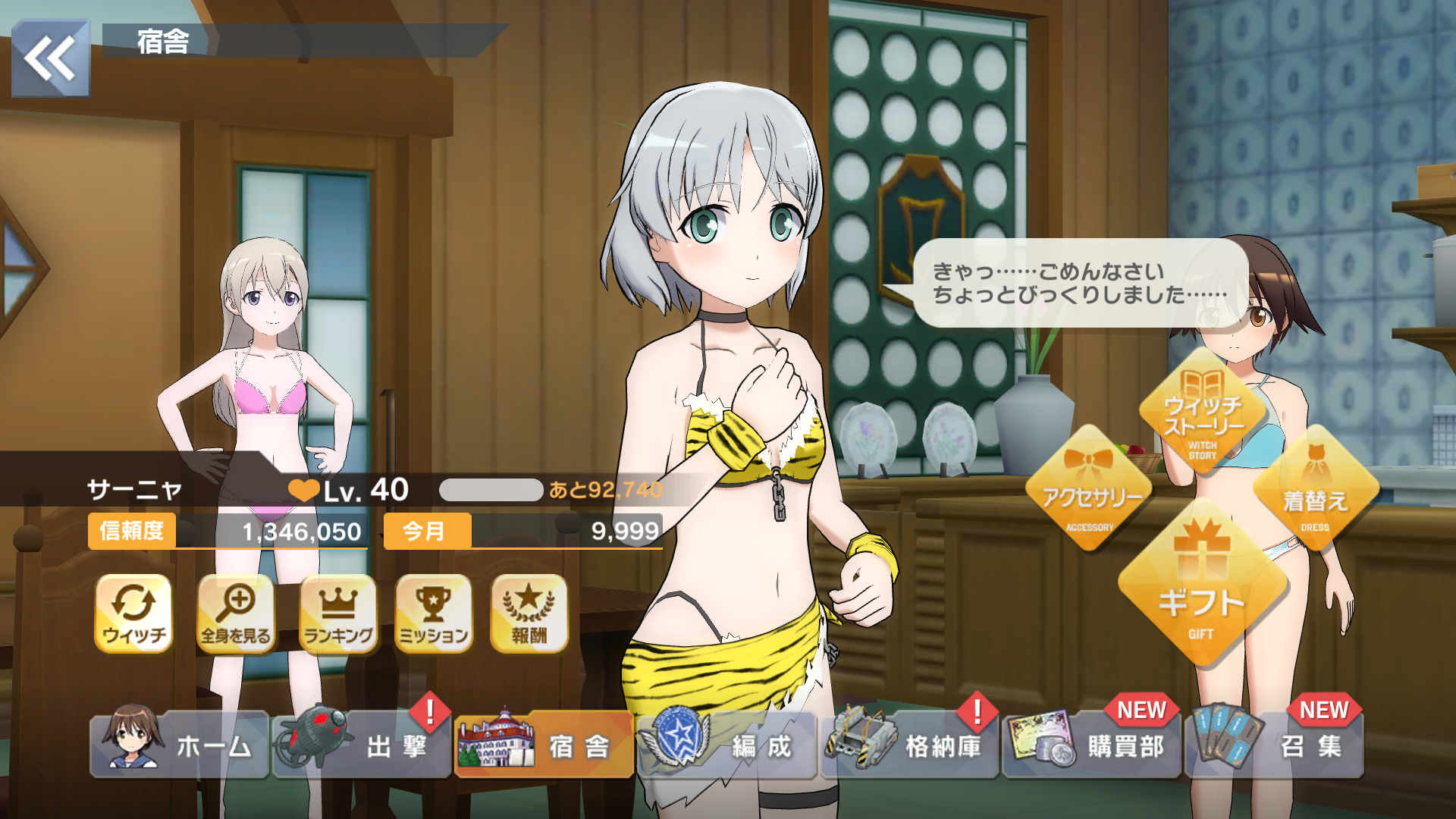Viewport: 1456px width, 819px height.
Task: Return to ホーム from the bottom menu
Action: point(180,745)
